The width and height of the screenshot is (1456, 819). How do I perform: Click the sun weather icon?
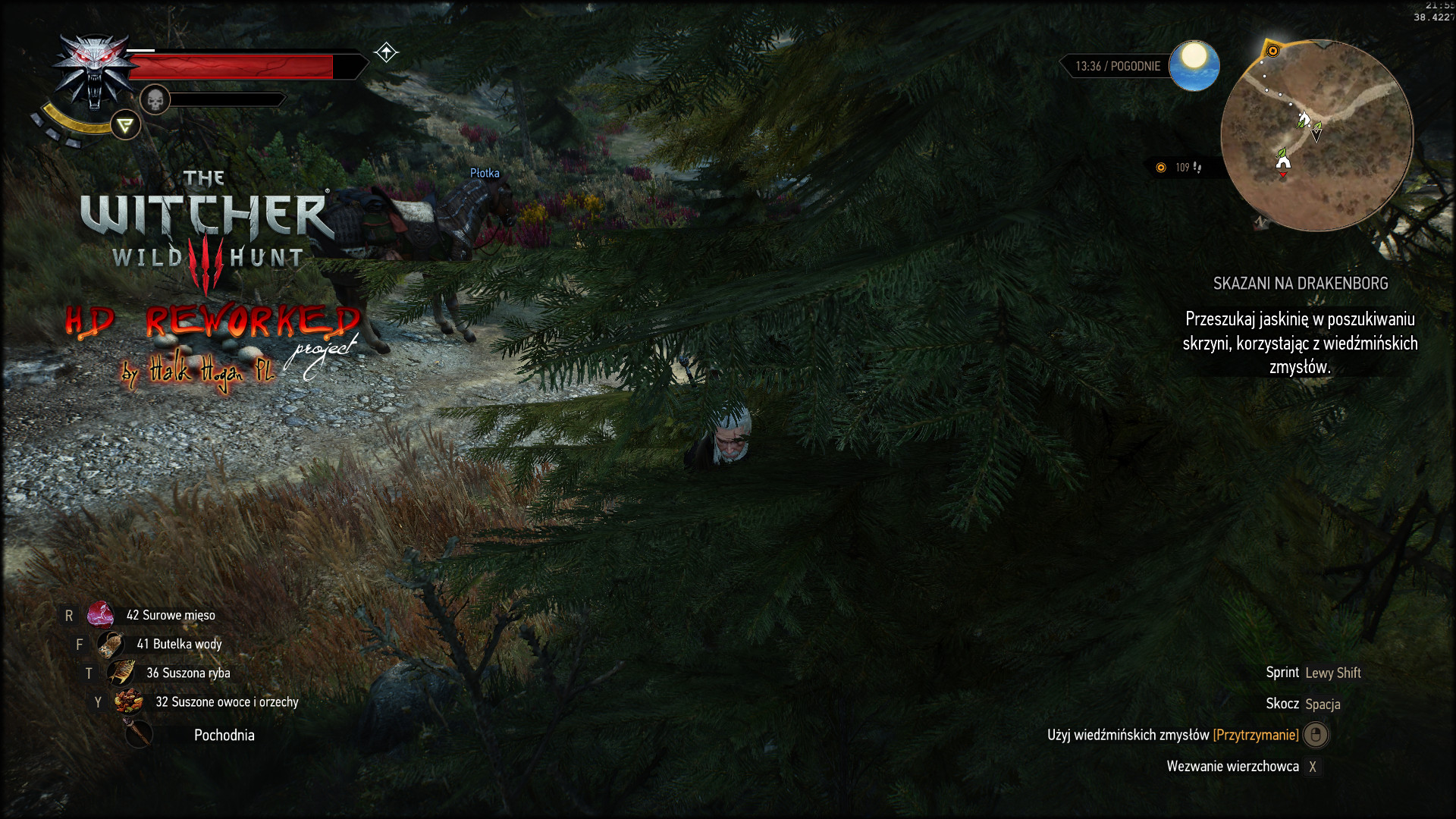pos(1194,65)
